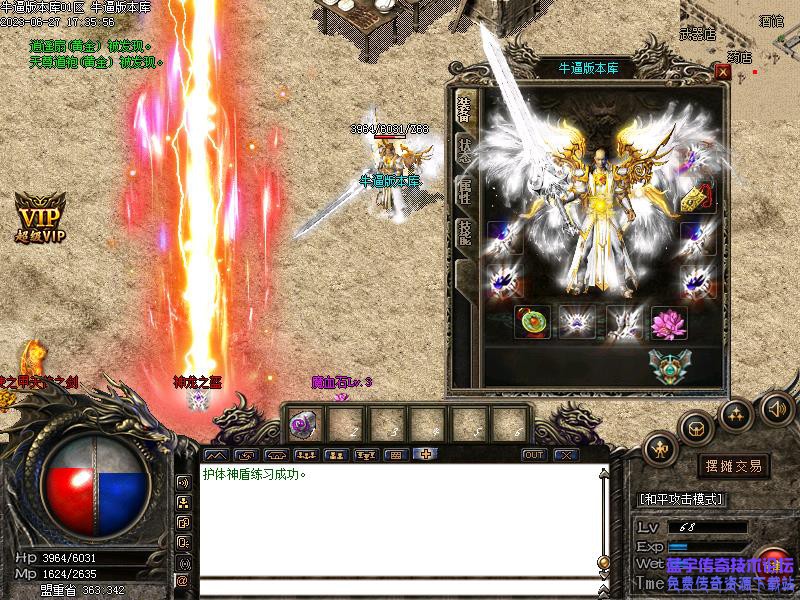Click the 摆摊交易 stall trade button
This screenshot has width=800, height=600.
[x=734, y=466]
